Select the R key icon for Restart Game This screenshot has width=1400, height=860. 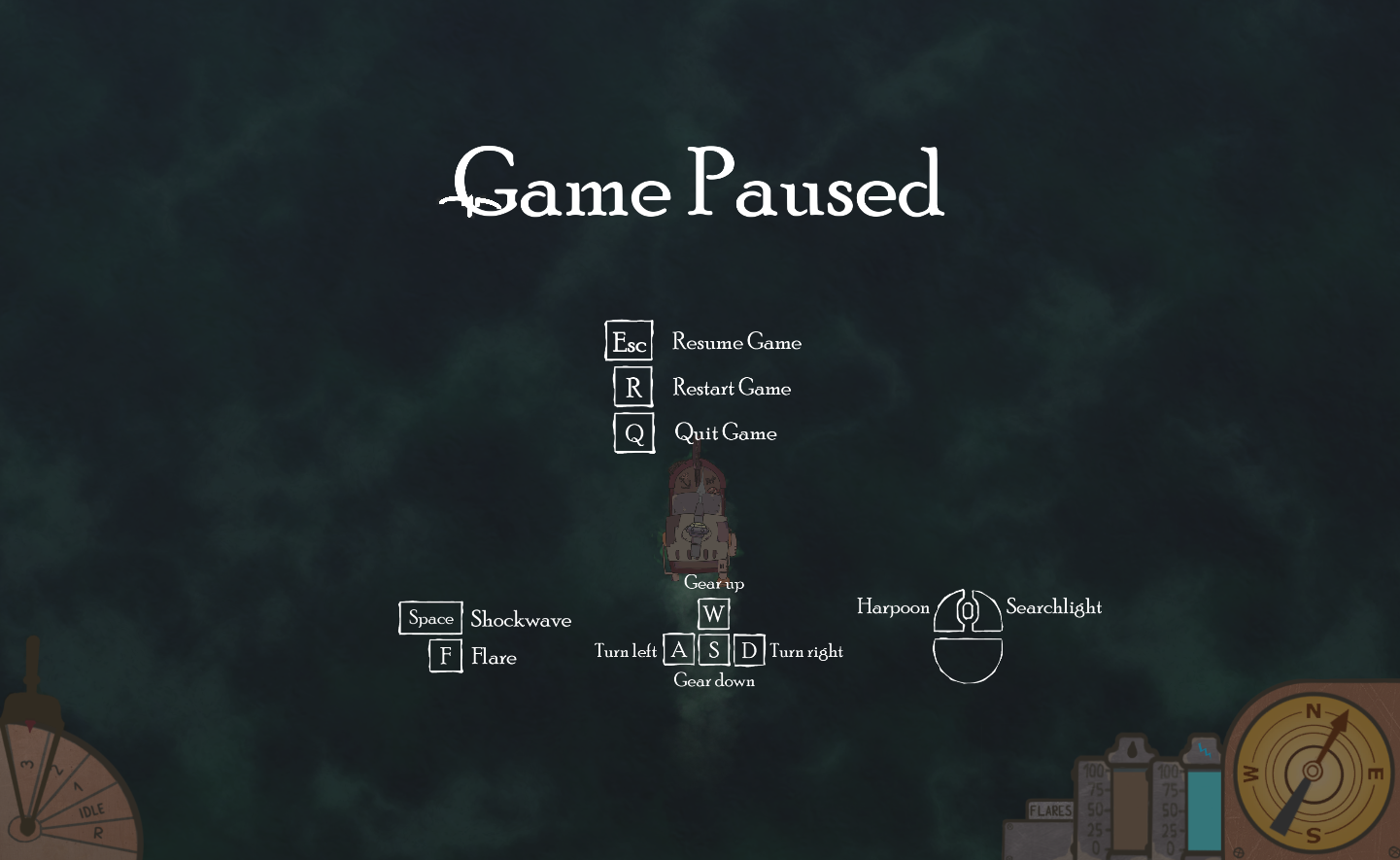(x=632, y=387)
